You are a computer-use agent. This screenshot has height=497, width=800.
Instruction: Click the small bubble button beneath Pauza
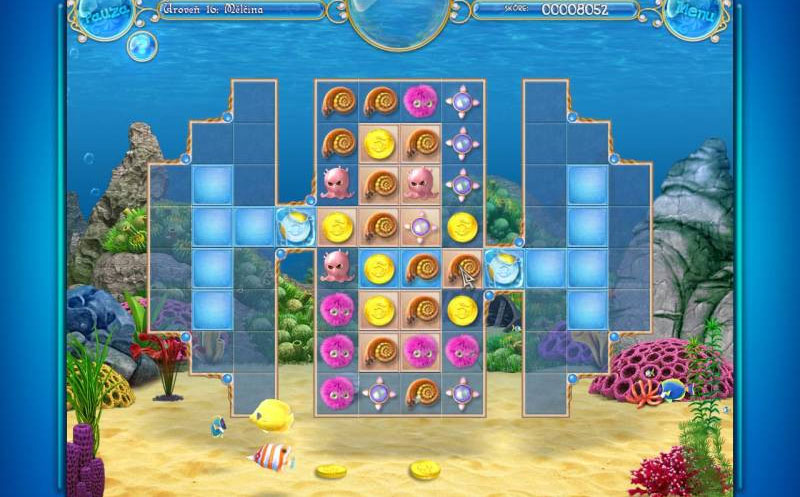pyautogui.click(x=141, y=45)
